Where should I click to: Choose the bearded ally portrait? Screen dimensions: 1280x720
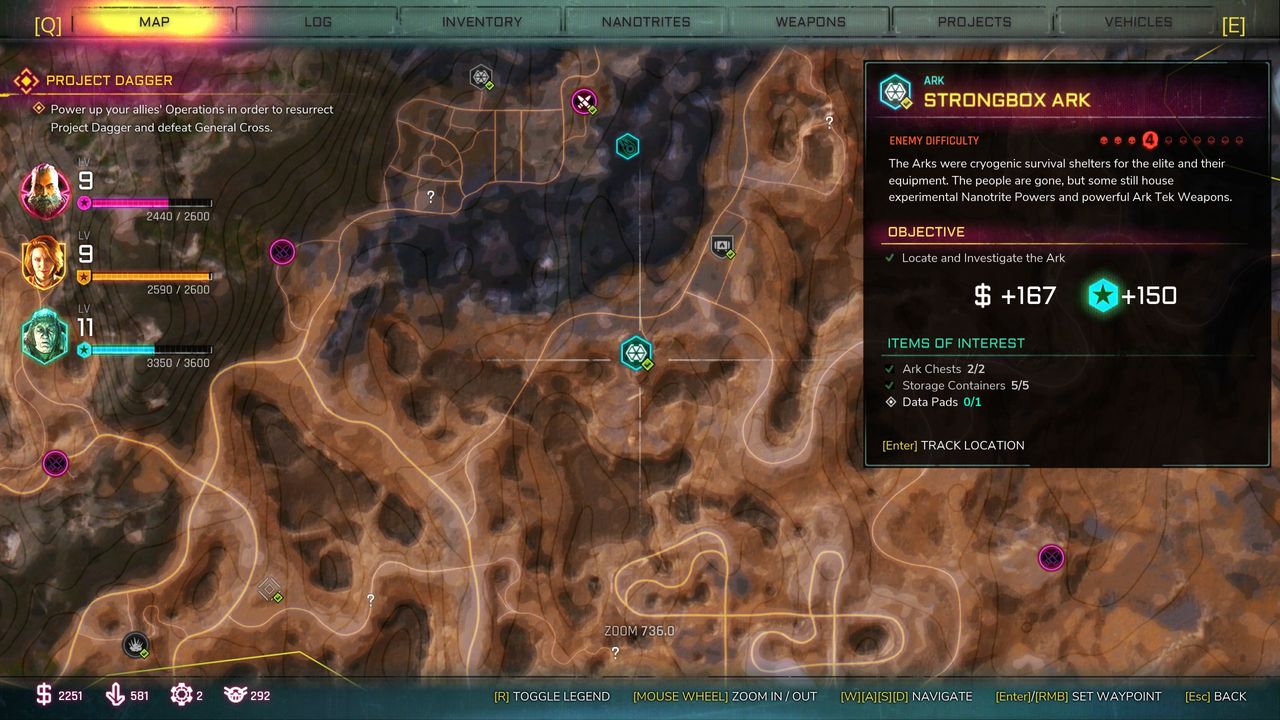(45, 190)
